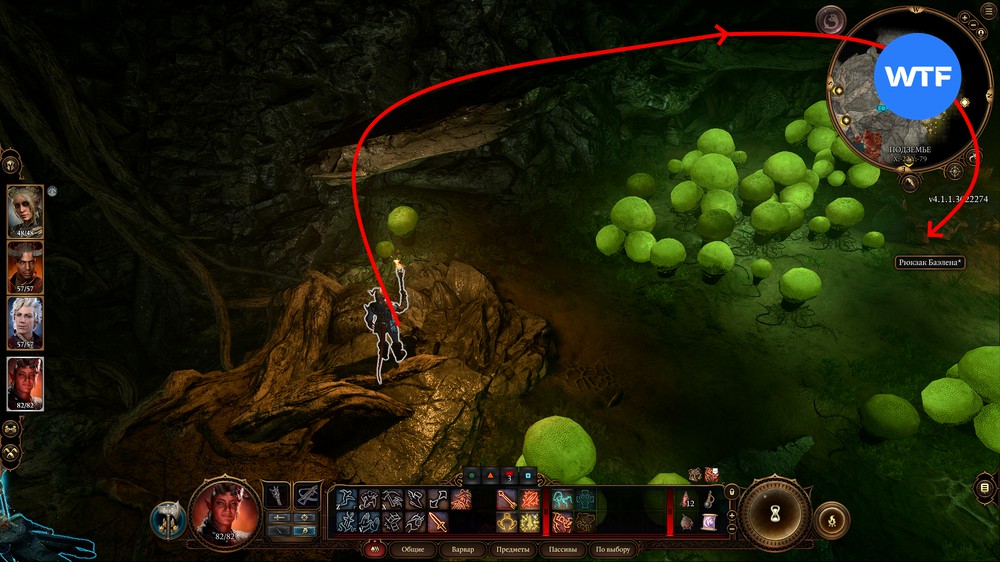Select the white-haired woman party portrait

point(25,209)
